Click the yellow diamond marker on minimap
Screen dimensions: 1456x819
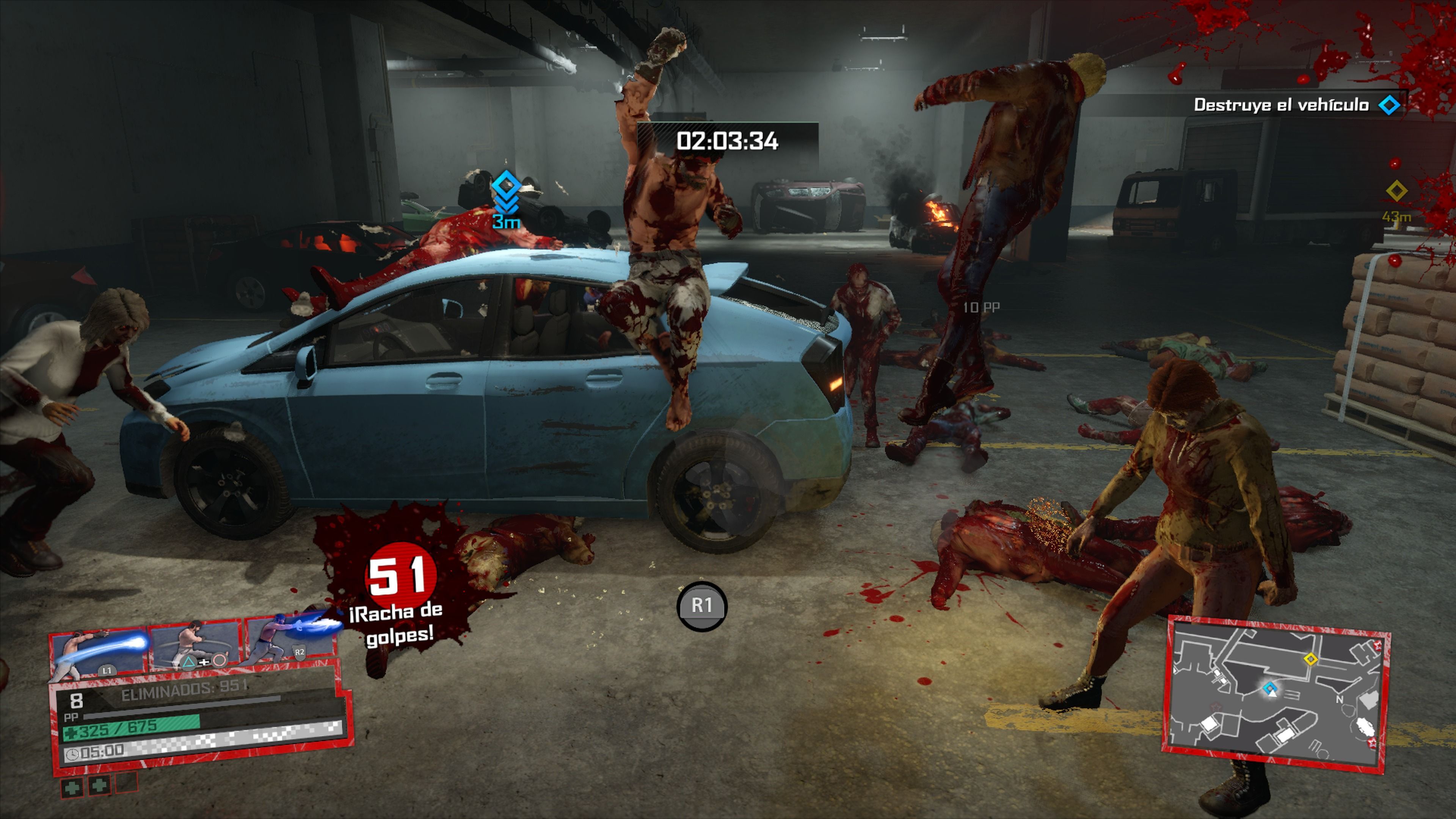pos(1310,659)
